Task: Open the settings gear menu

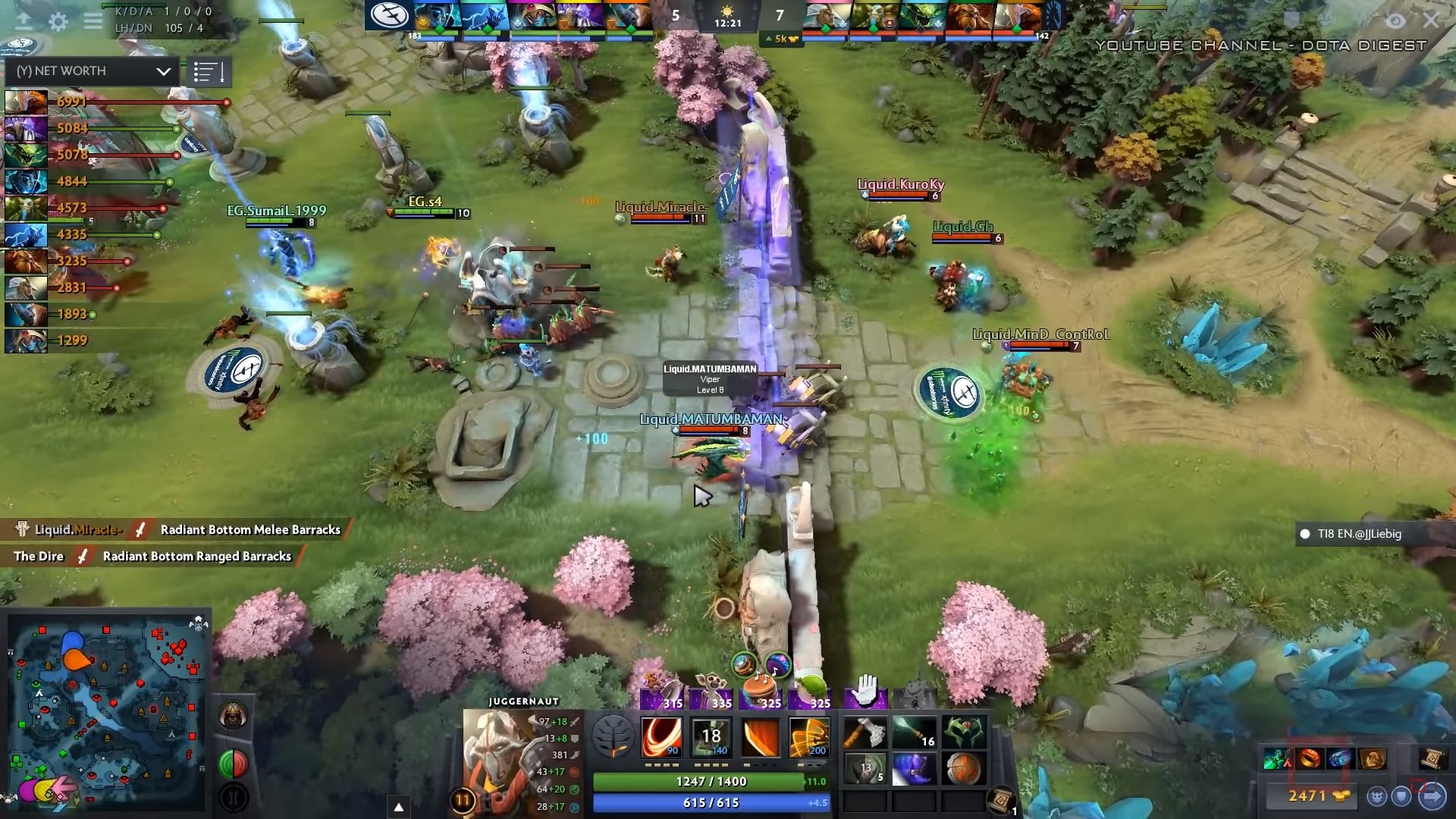Action: click(58, 22)
